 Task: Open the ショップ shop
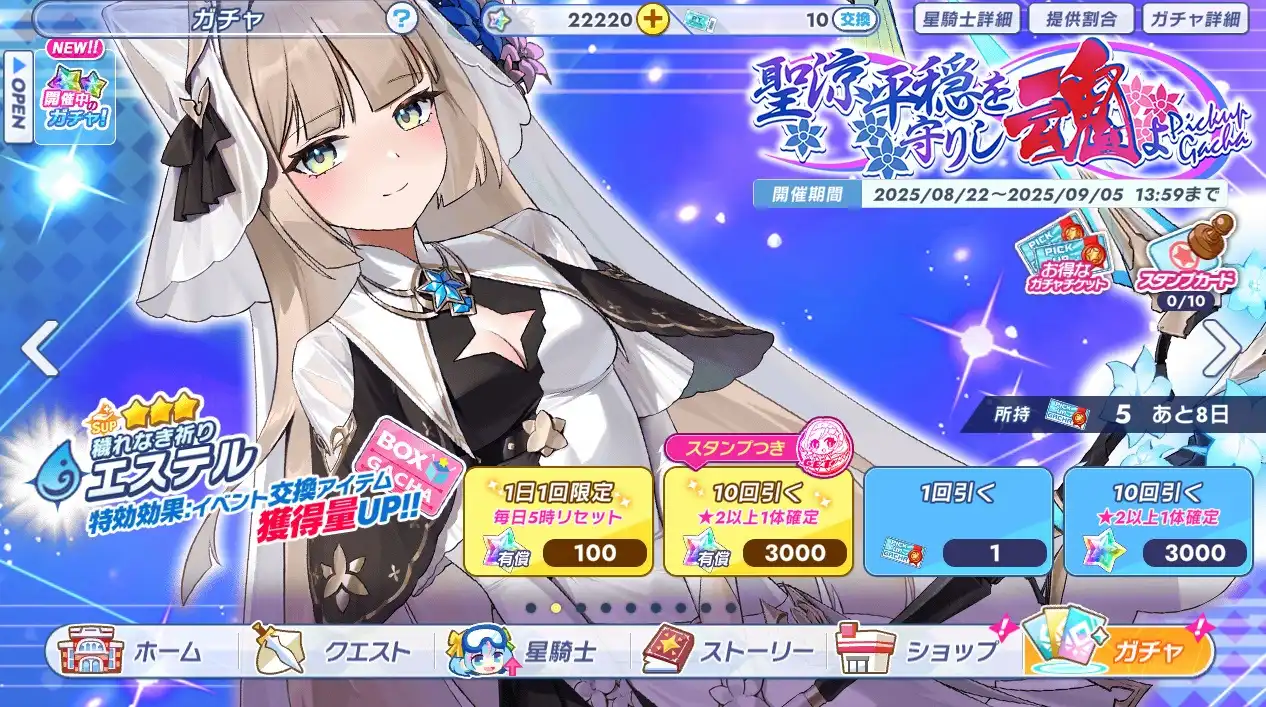pyautogui.click(x=920, y=652)
